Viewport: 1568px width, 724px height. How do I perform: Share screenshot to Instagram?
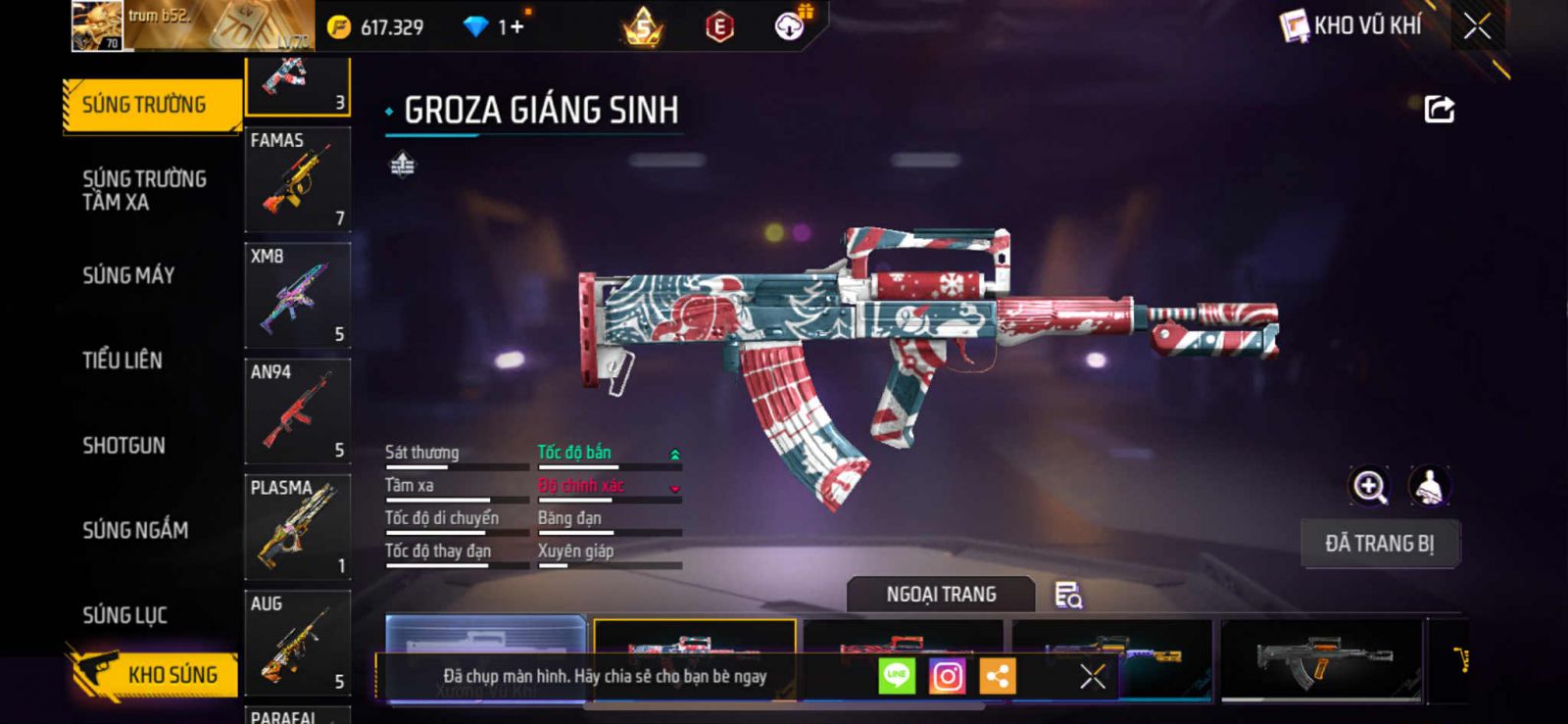point(947,676)
